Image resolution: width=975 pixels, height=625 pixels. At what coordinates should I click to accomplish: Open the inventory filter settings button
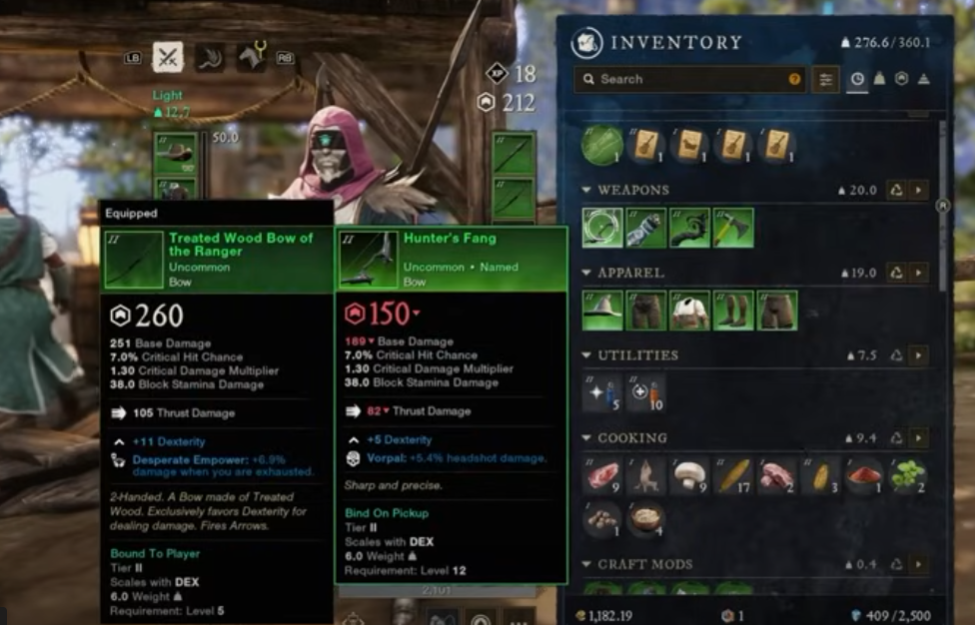click(x=826, y=79)
